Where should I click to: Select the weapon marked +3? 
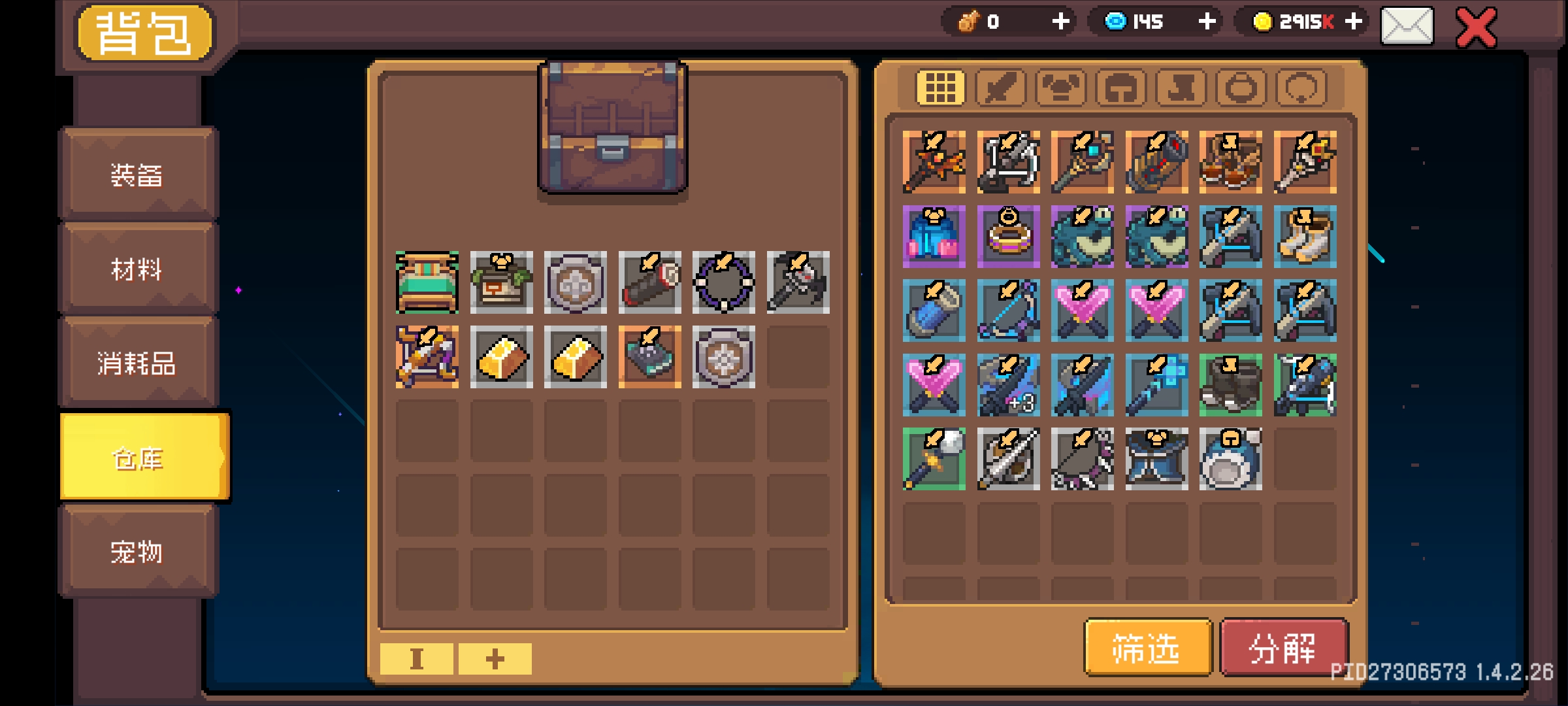coord(1008,385)
